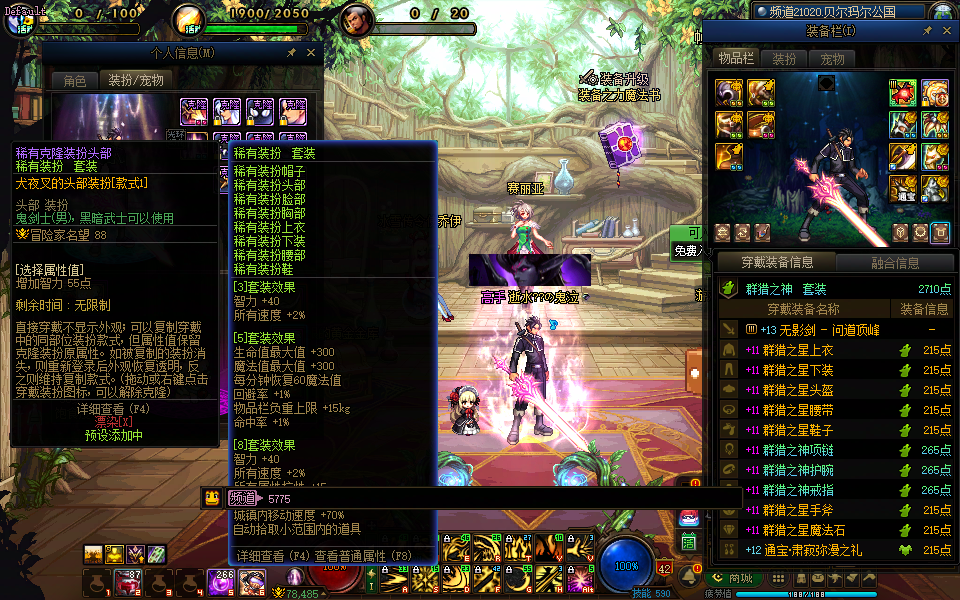Open the yellow emoji face in chat bar
The height and width of the screenshot is (600, 960).
212,498
